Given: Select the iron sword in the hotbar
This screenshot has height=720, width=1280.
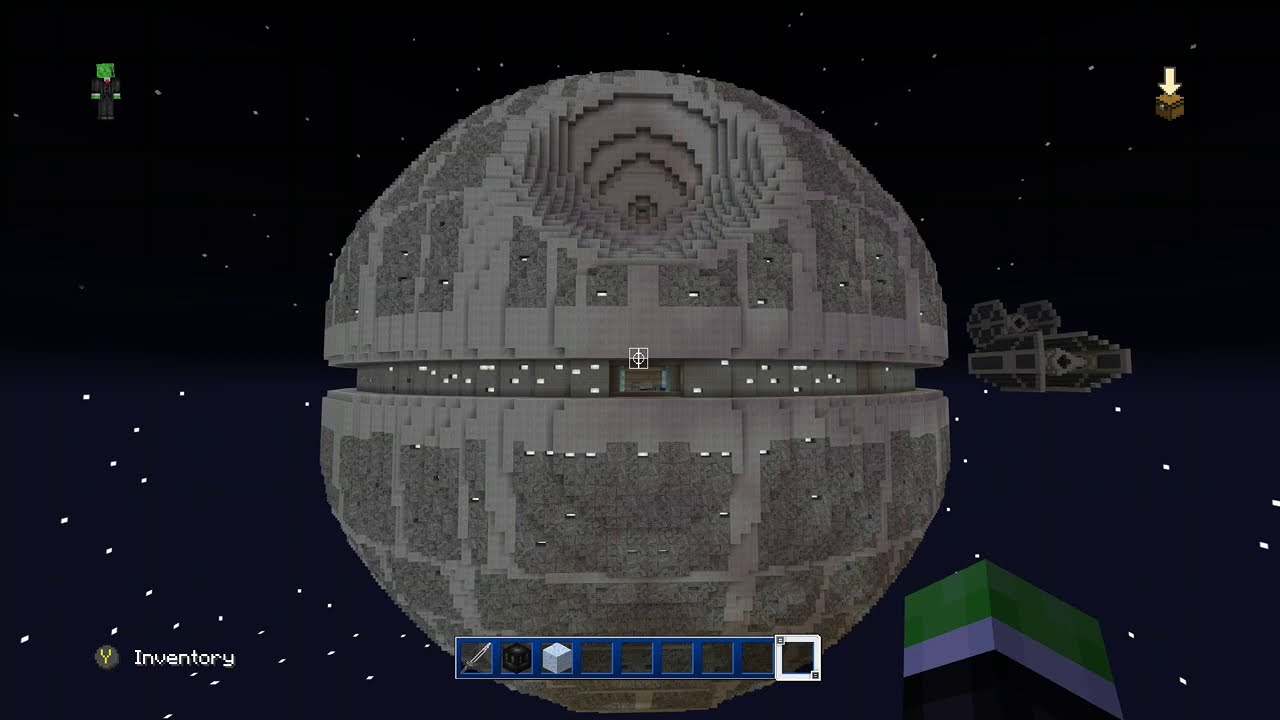Looking at the screenshot, I should tap(476, 657).
